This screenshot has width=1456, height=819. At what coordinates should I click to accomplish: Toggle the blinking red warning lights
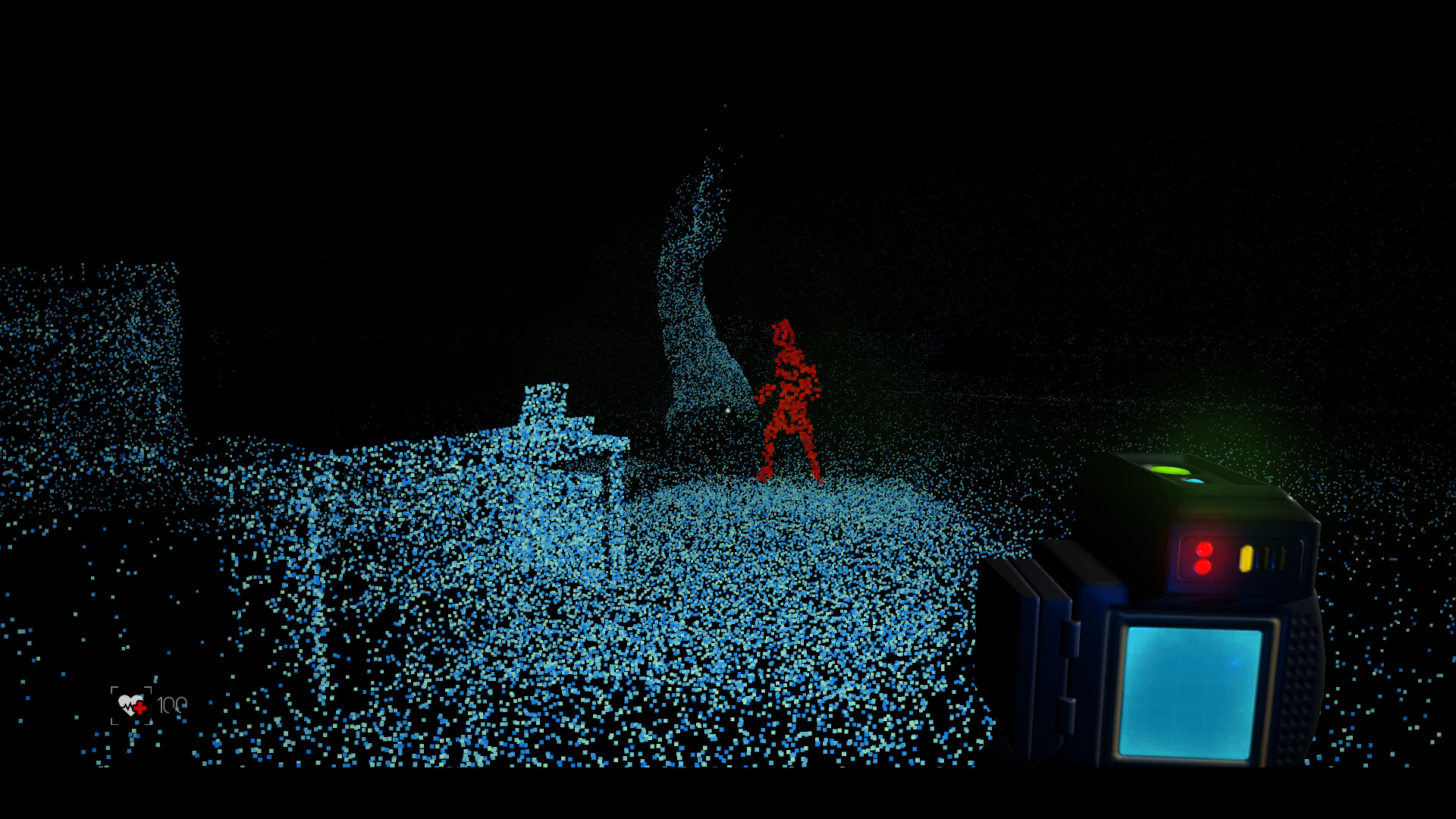[1204, 557]
